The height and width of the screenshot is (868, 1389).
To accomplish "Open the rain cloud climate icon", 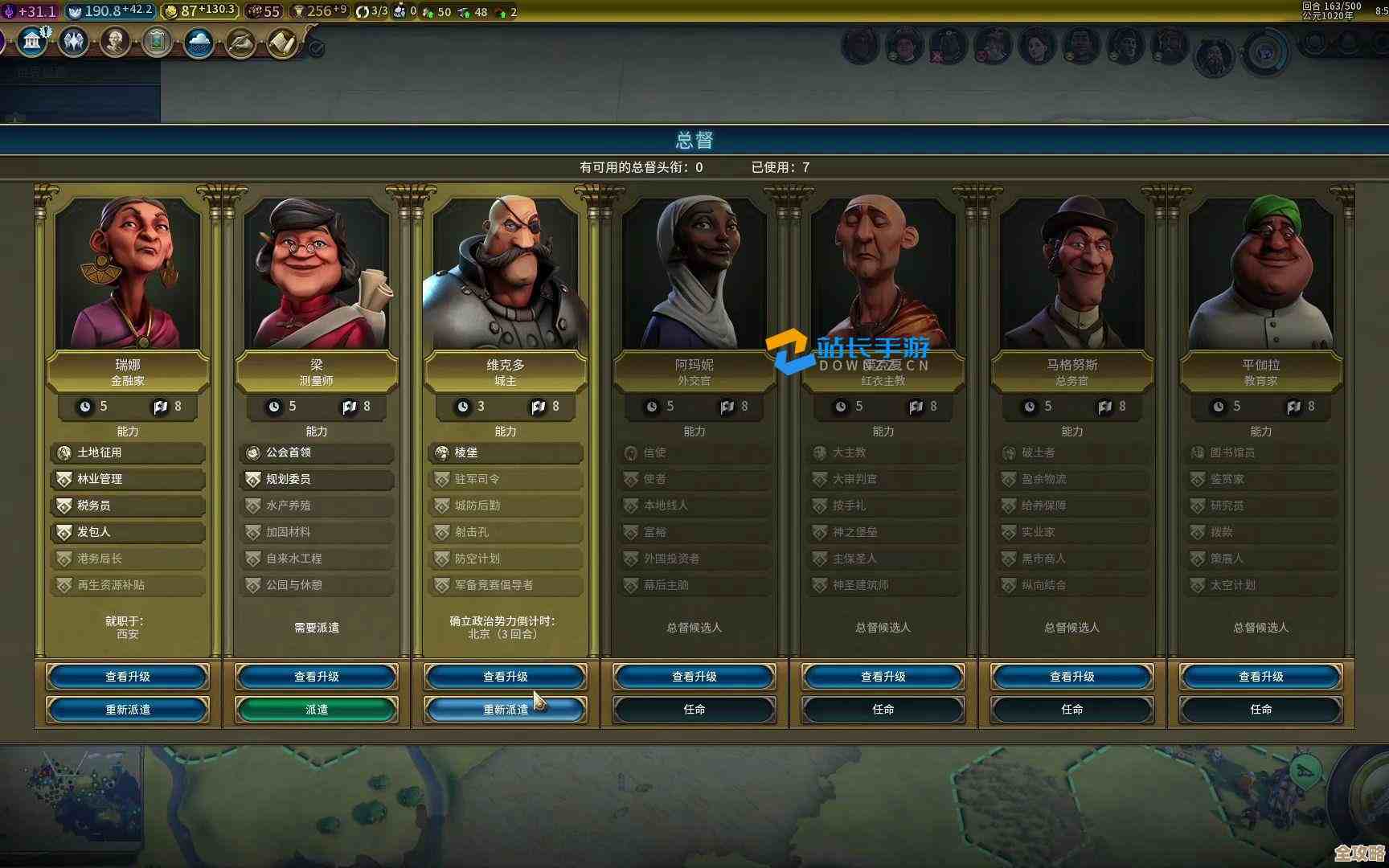I will (199, 43).
